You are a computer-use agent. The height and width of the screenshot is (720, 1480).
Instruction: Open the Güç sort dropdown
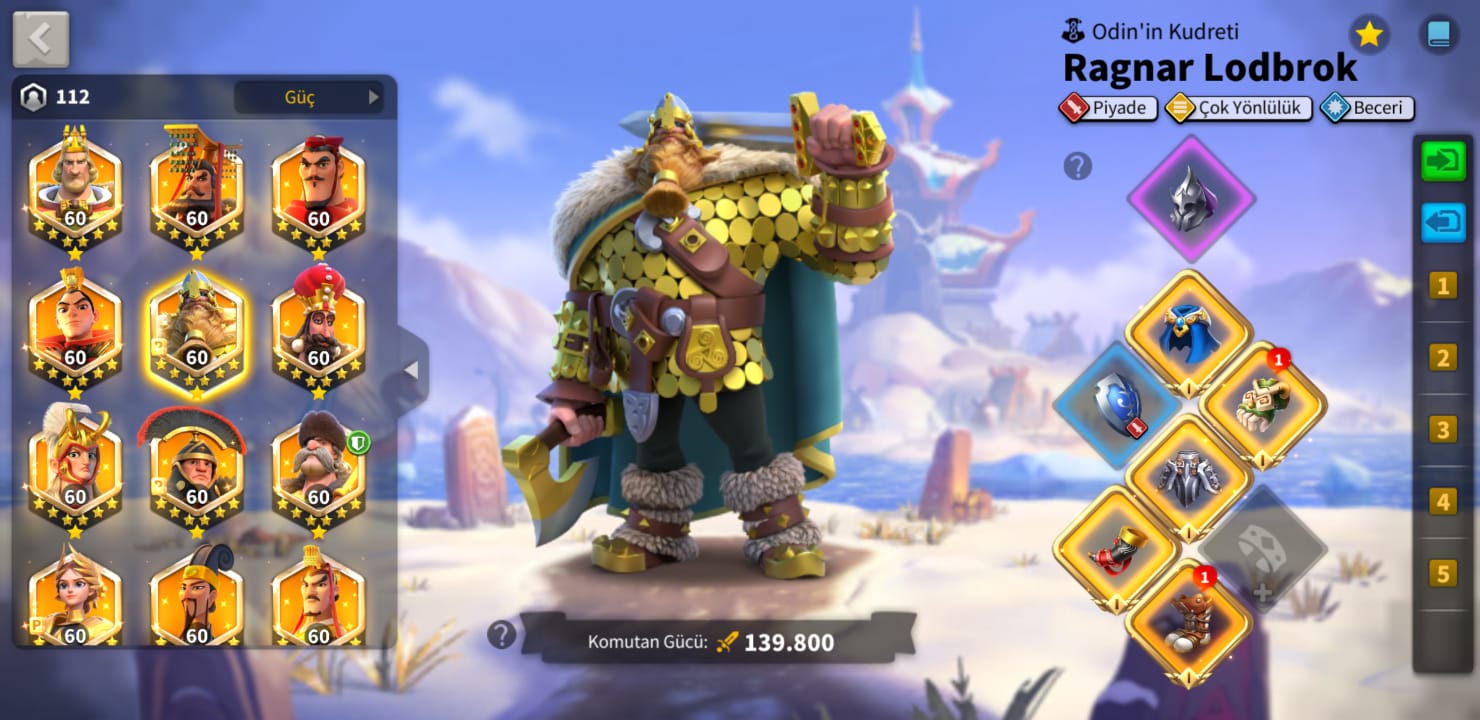click(x=308, y=97)
